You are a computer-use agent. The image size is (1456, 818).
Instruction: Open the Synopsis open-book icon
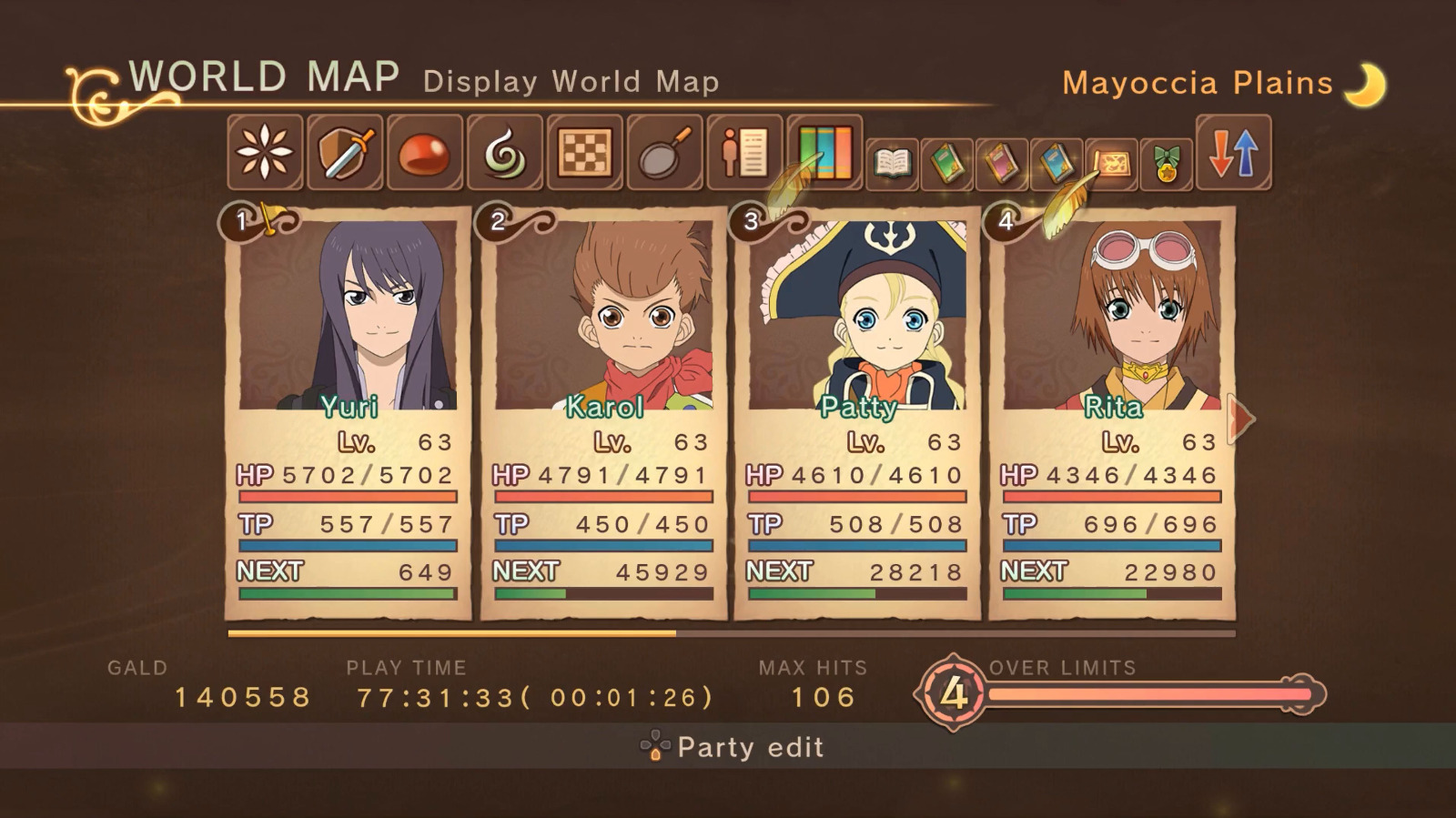tap(894, 162)
